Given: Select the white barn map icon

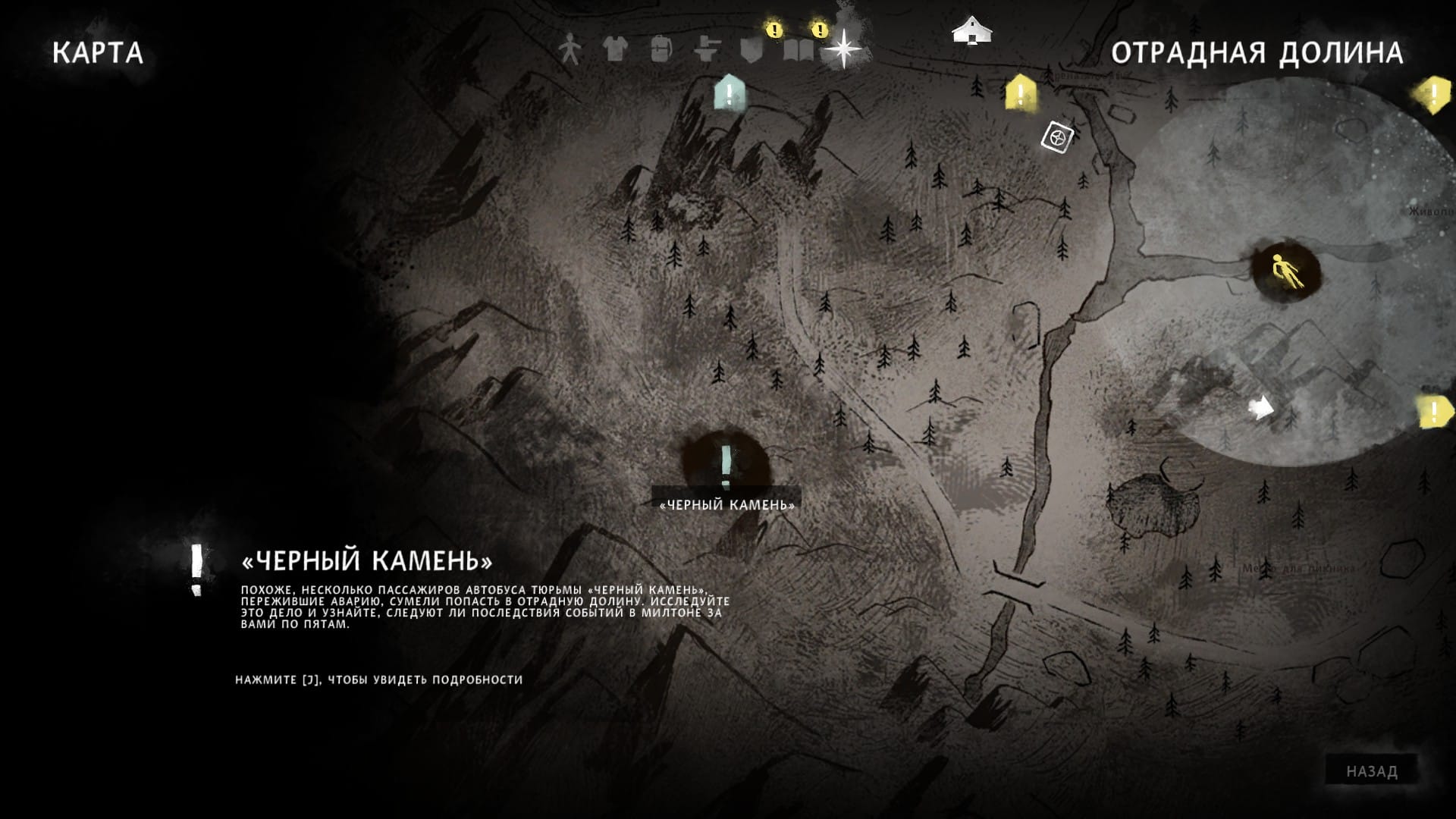Looking at the screenshot, I should (971, 31).
